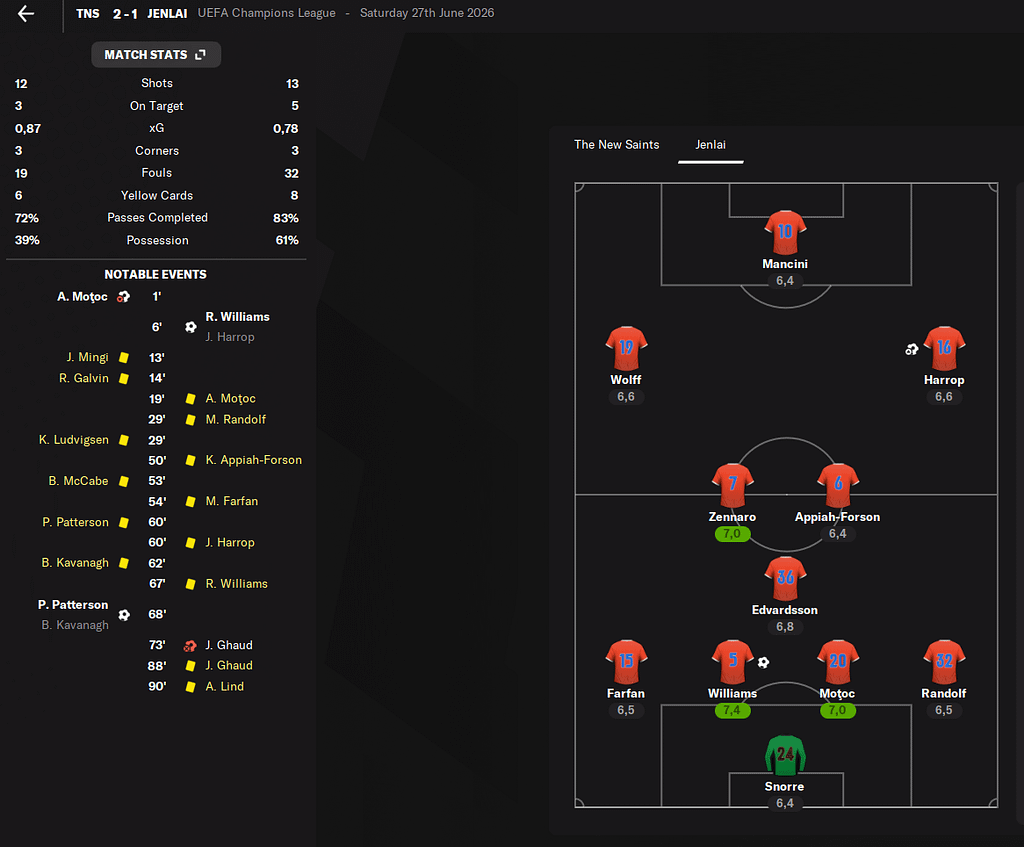Open A. Lind's 90' yellow card event

(224, 686)
